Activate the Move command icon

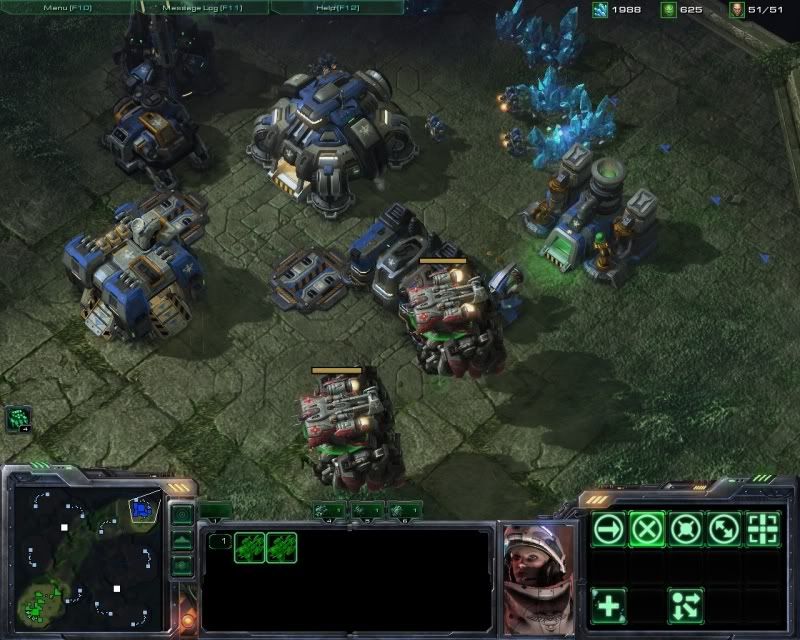point(607,527)
